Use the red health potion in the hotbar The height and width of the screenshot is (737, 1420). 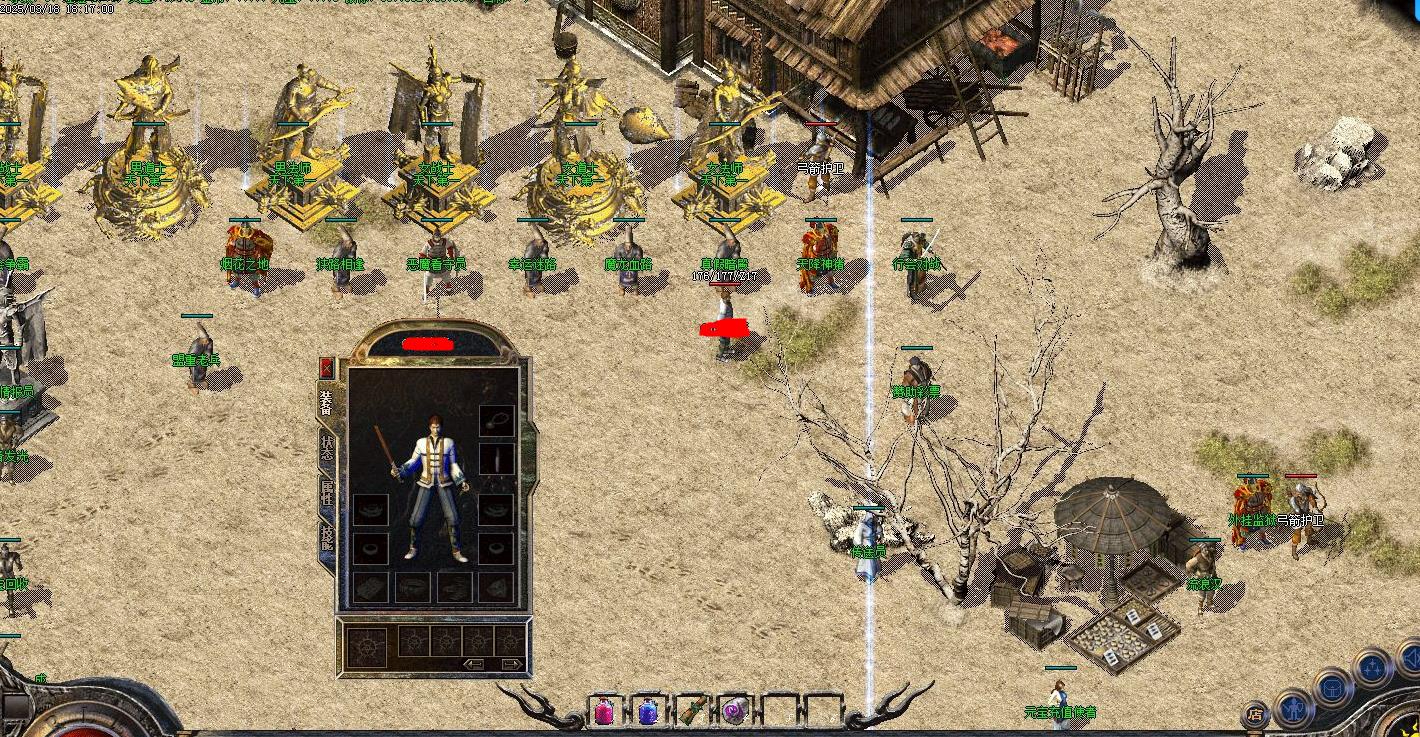604,711
